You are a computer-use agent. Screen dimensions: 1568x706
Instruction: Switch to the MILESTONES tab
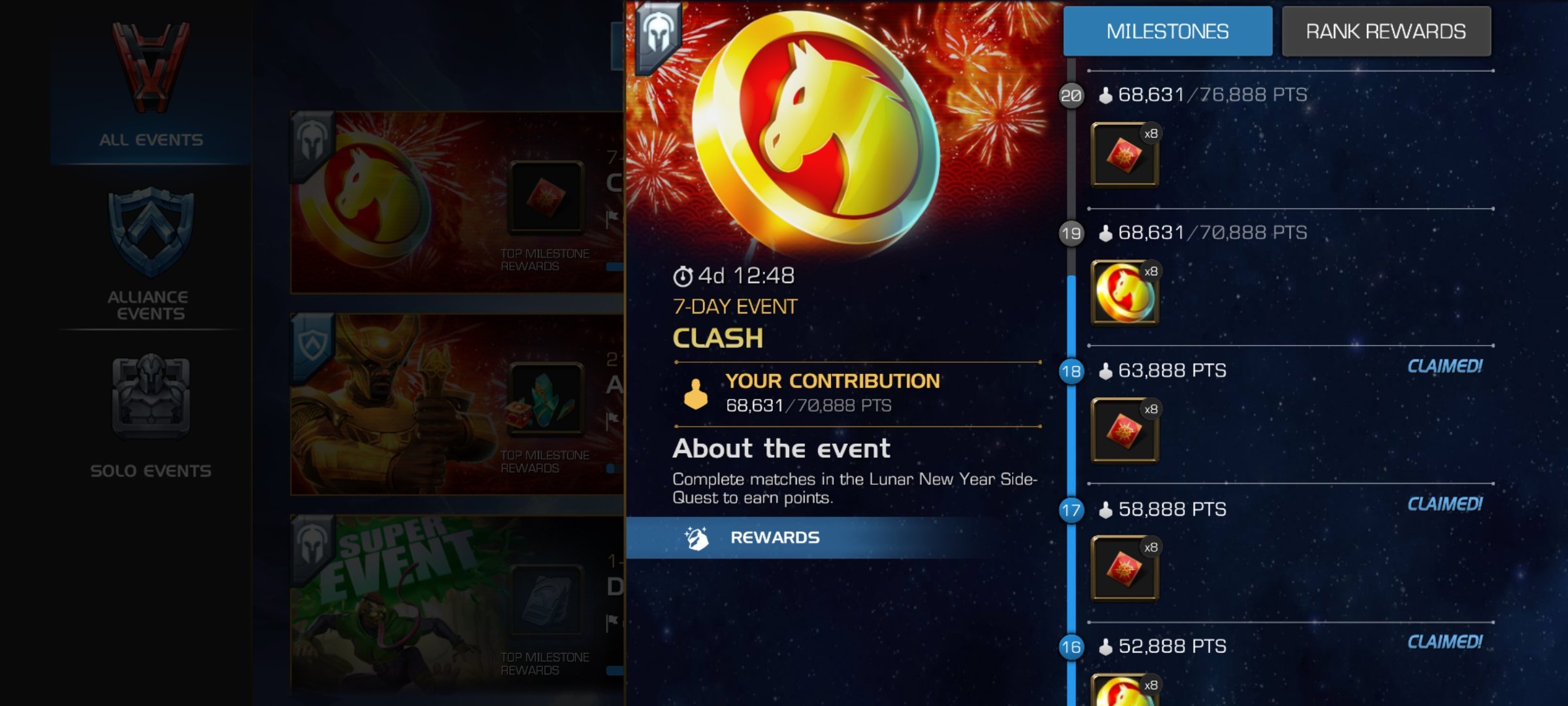pos(1168,30)
